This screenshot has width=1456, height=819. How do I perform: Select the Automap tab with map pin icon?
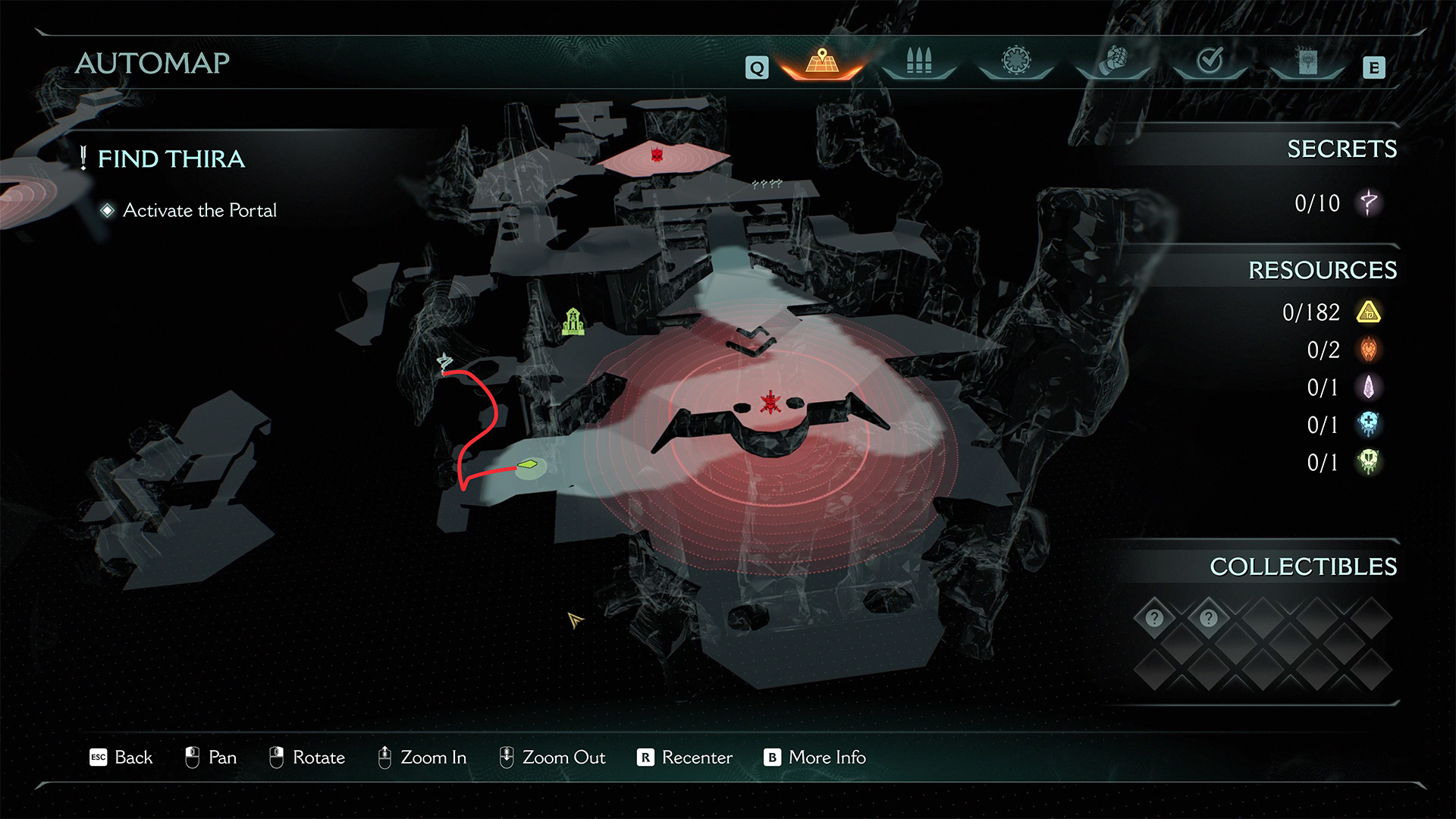(x=822, y=61)
